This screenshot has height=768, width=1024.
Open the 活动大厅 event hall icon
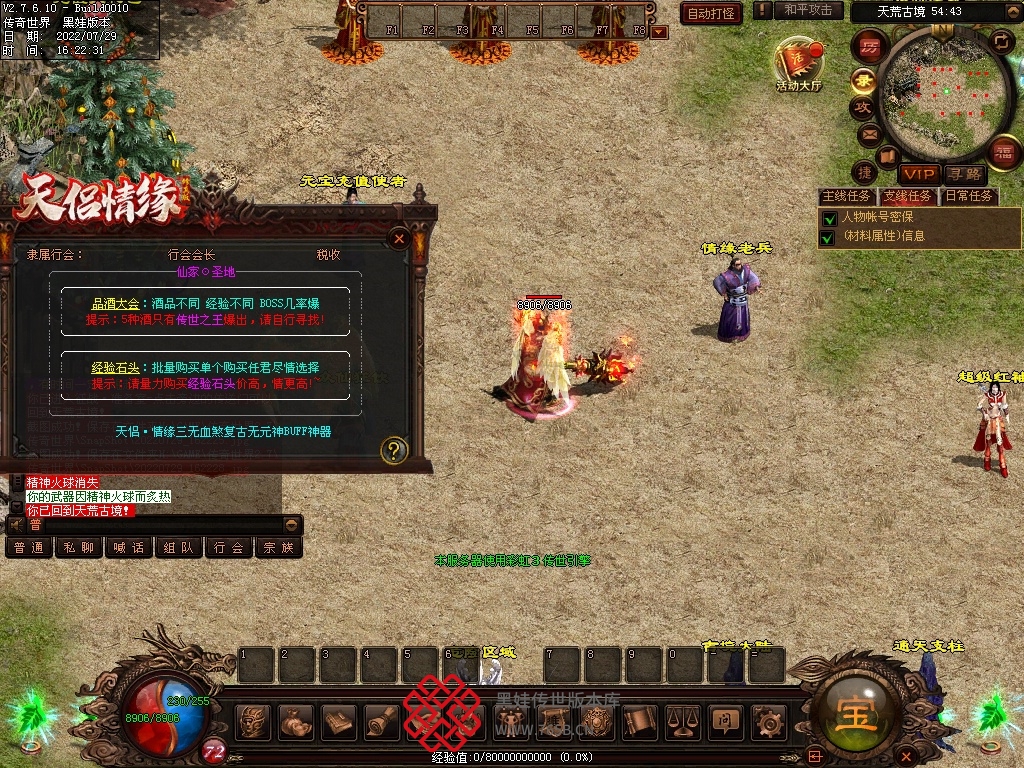pos(798,64)
